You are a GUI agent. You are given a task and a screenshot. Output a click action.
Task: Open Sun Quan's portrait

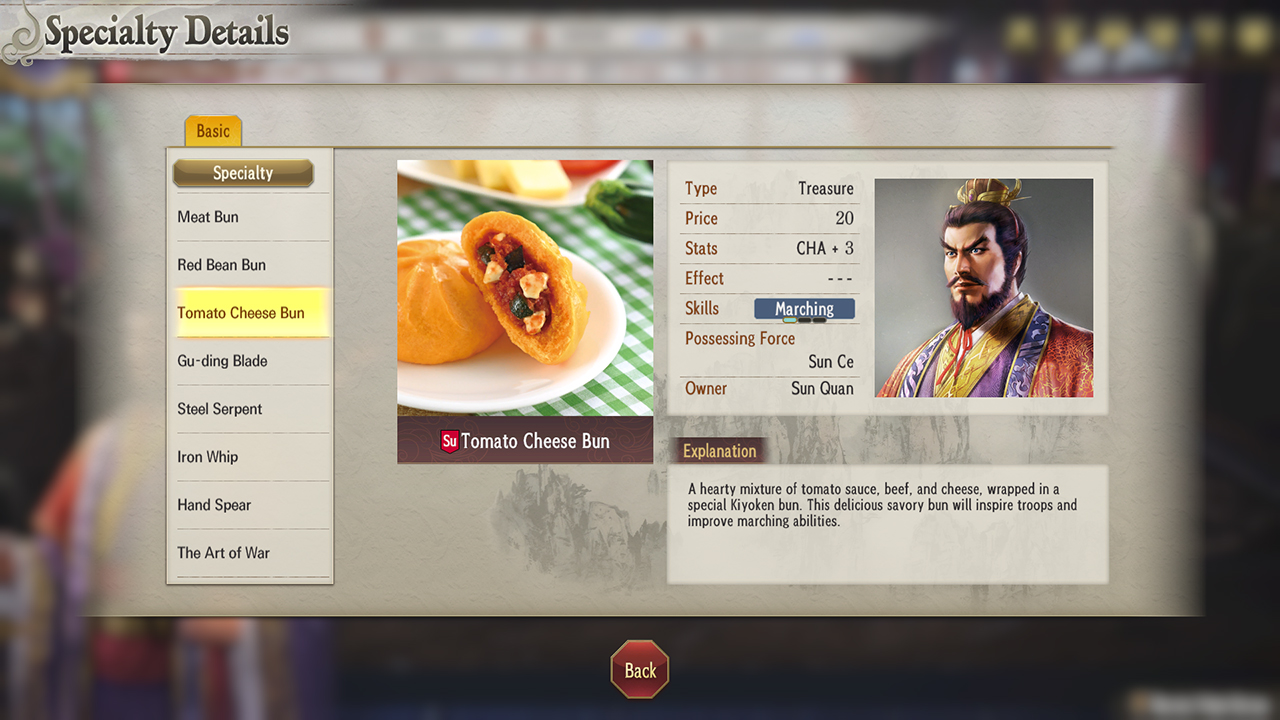tap(983, 287)
